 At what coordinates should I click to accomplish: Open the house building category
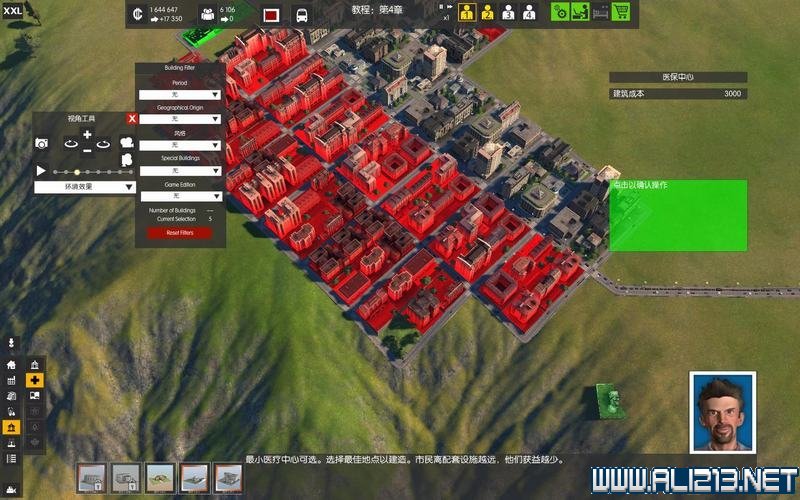11,365
